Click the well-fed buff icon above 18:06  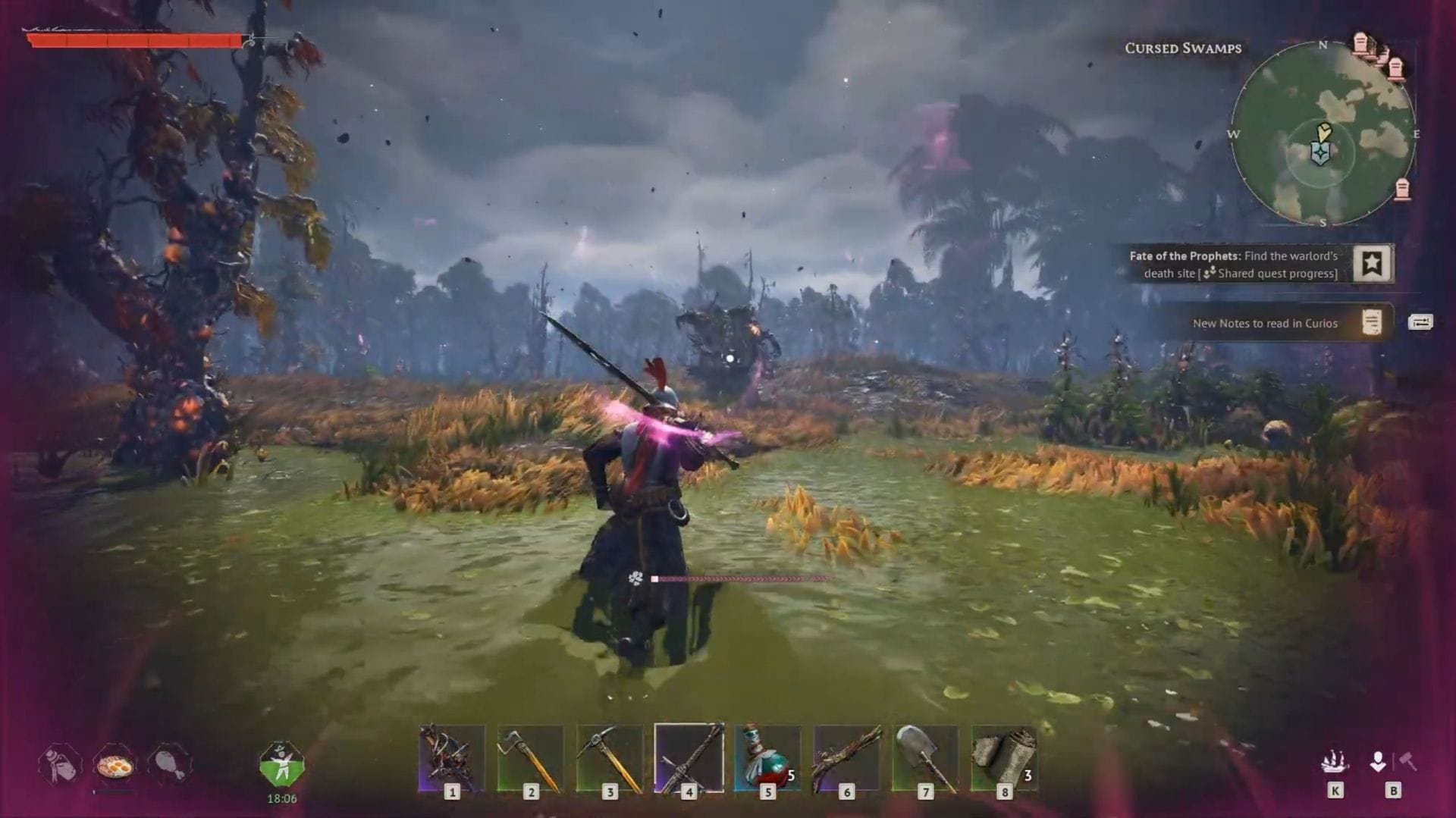281,764
